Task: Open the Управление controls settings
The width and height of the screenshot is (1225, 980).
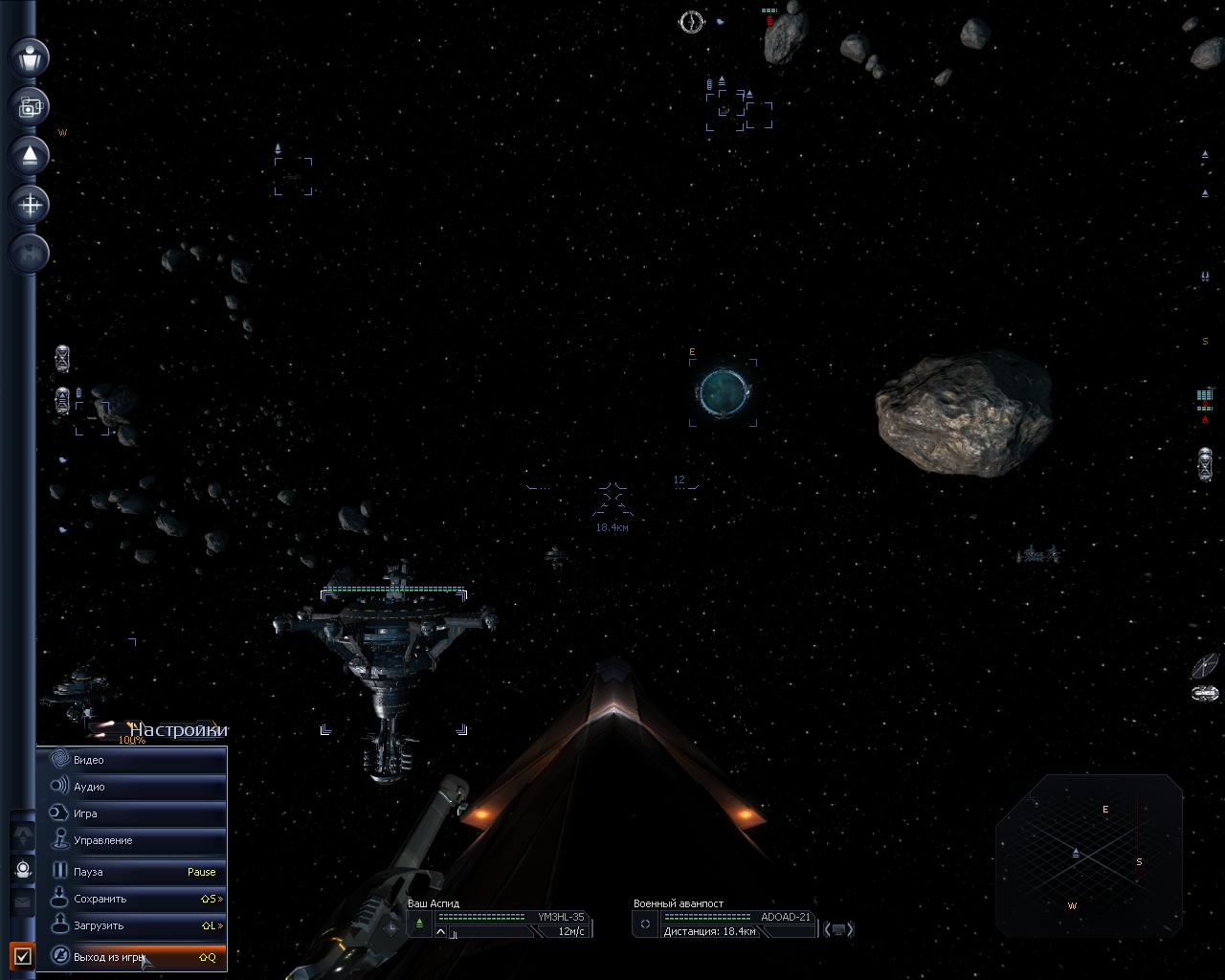Action: (x=131, y=840)
